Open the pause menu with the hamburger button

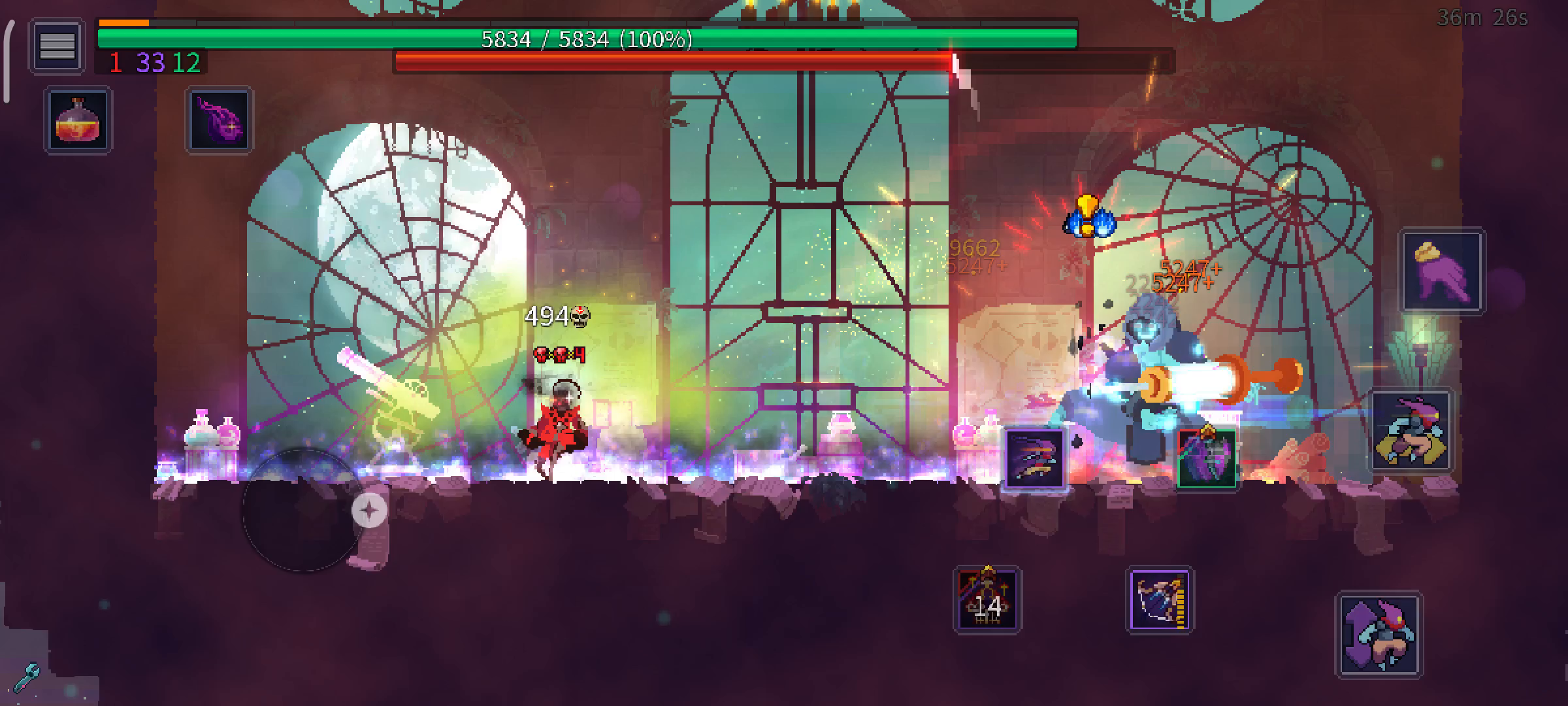[x=57, y=46]
